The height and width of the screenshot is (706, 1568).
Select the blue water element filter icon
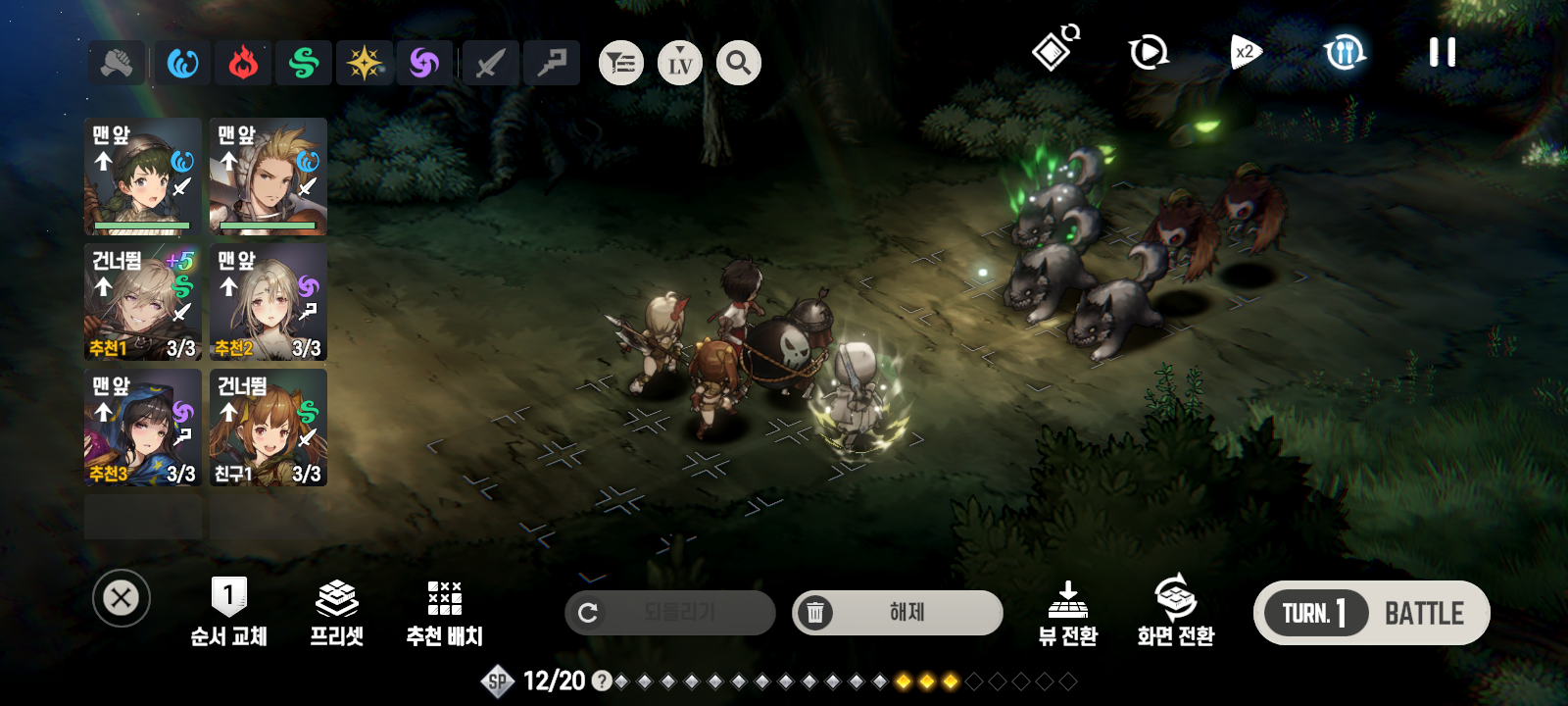point(182,62)
